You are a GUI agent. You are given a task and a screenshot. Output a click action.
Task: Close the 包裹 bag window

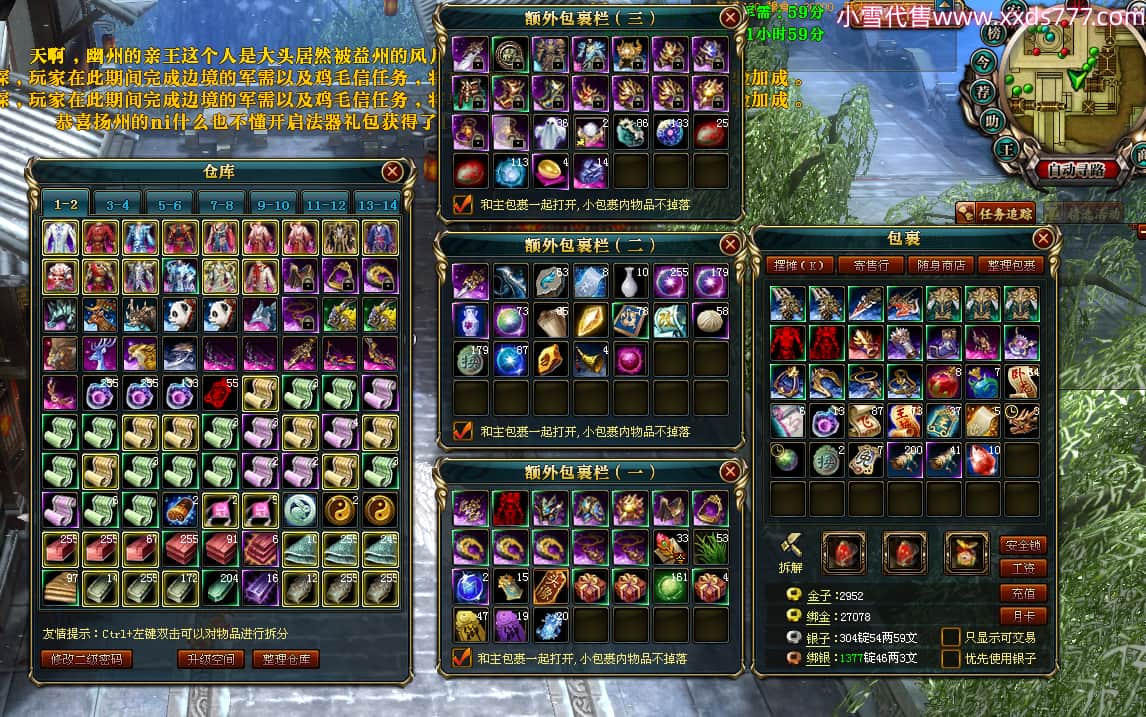click(x=1043, y=238)
